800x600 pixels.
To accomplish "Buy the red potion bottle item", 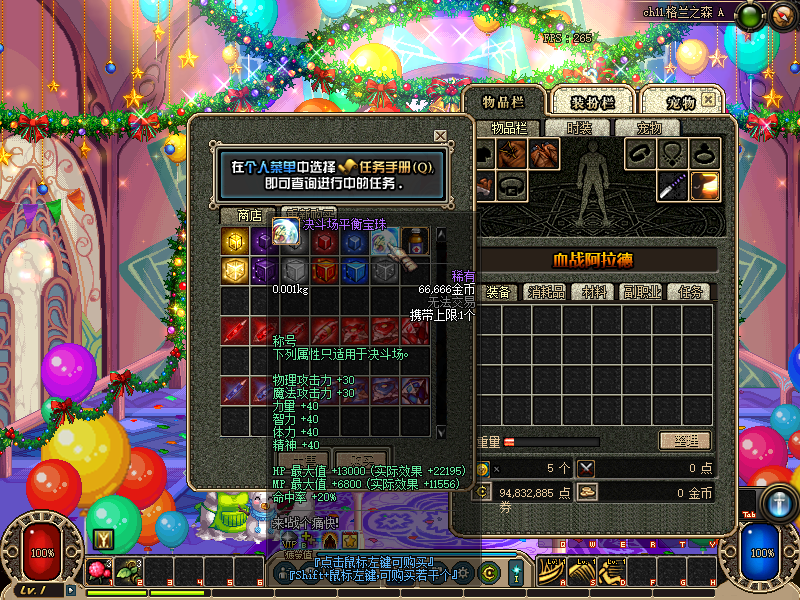I will tap(417, 241).
